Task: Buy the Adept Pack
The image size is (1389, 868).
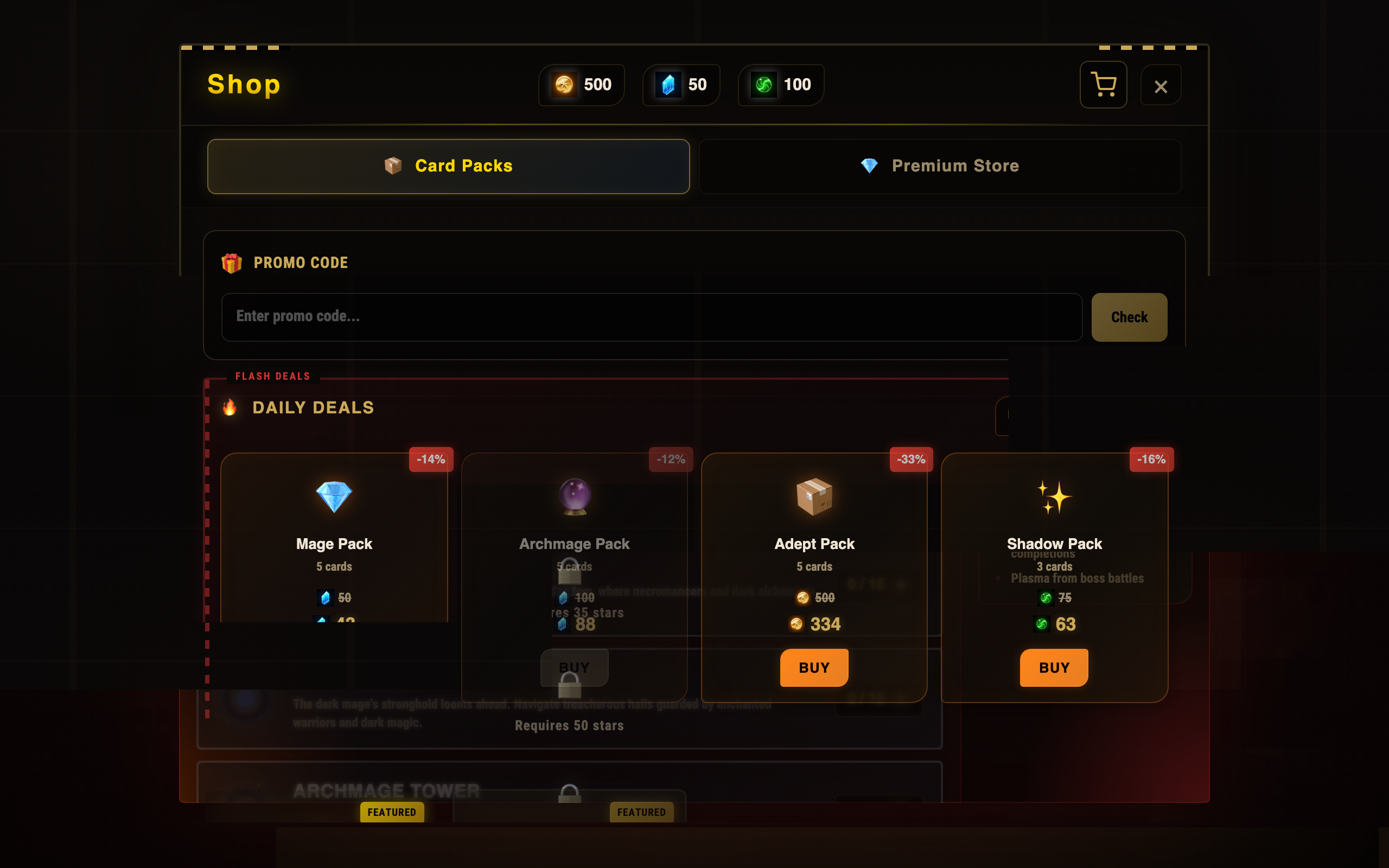Action: pyautogui.click(x=813, y=667)
